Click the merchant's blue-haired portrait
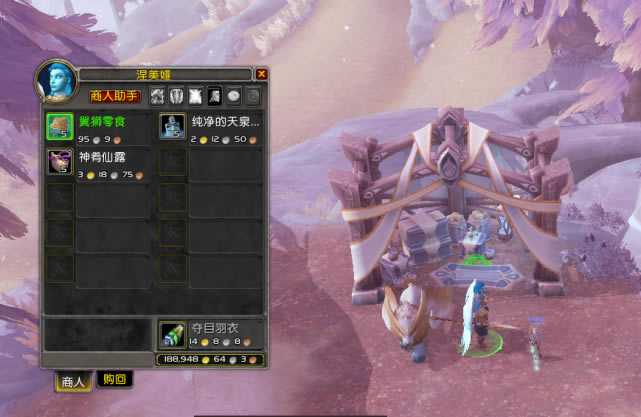The width and height of the screenshot is (641, 417). tap(56, 81)
